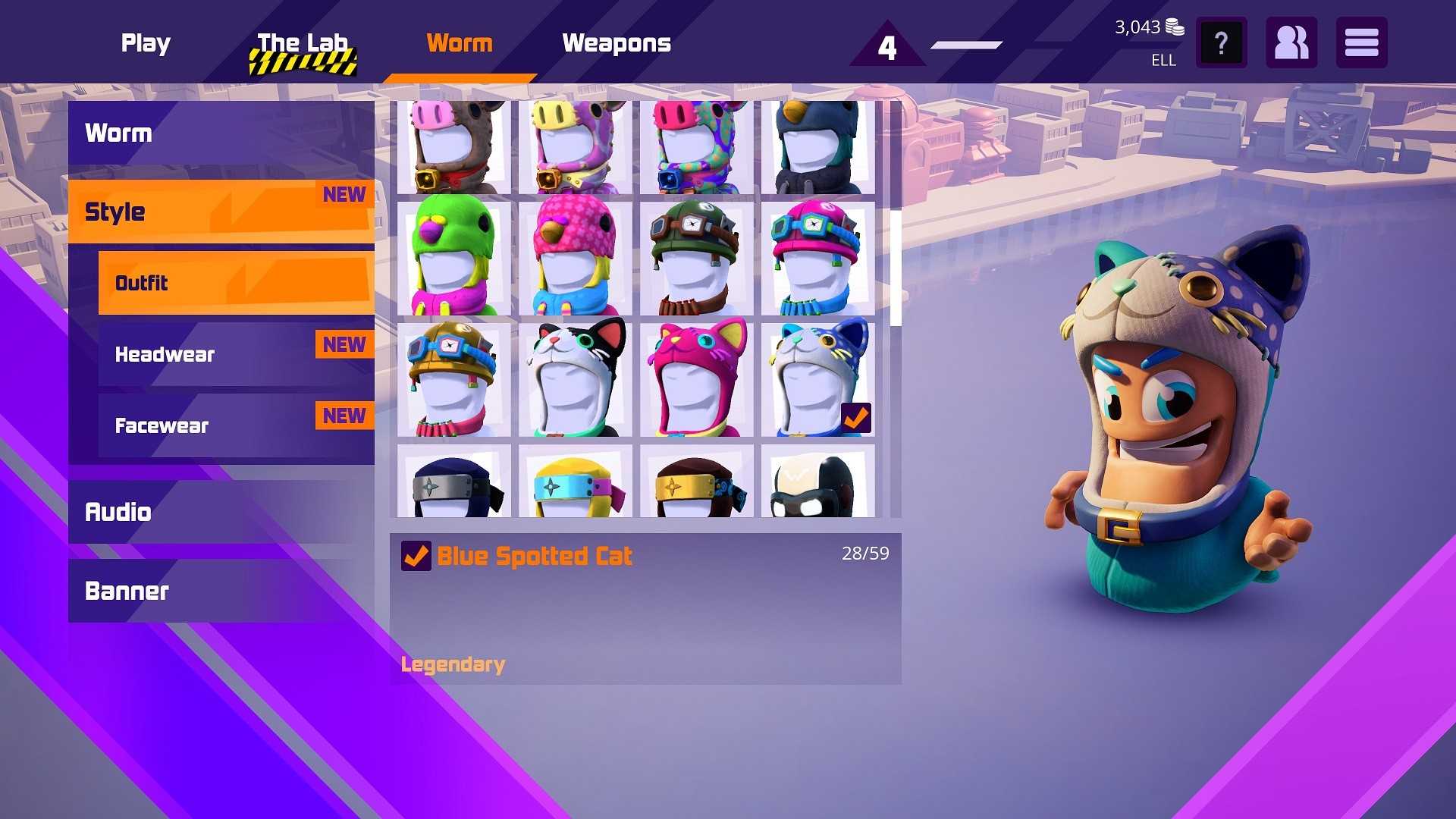This screenshot has height=819, width=1456.
Task: Select the green army helmet headwear
Action: pyautogui.click(x=696, y=258)
